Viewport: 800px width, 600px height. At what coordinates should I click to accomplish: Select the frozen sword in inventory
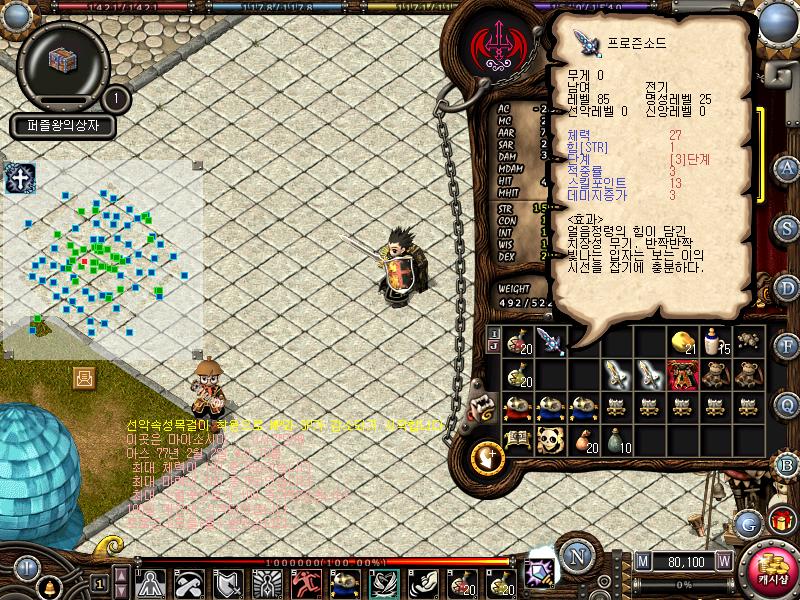click(549, 340)
